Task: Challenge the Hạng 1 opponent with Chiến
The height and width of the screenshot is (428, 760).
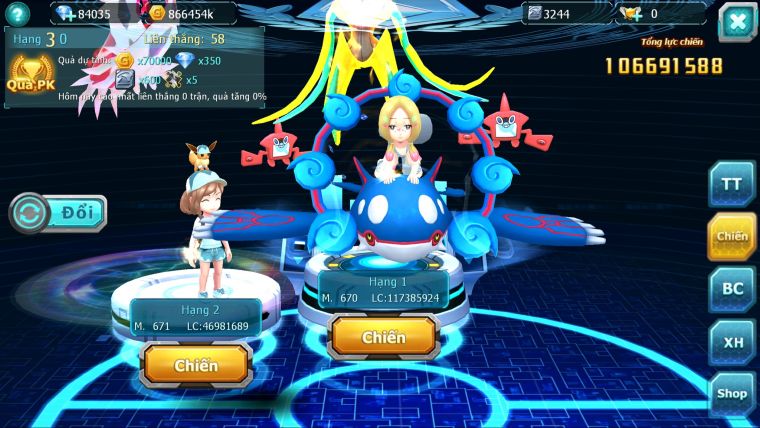Action: pos(384,337)
